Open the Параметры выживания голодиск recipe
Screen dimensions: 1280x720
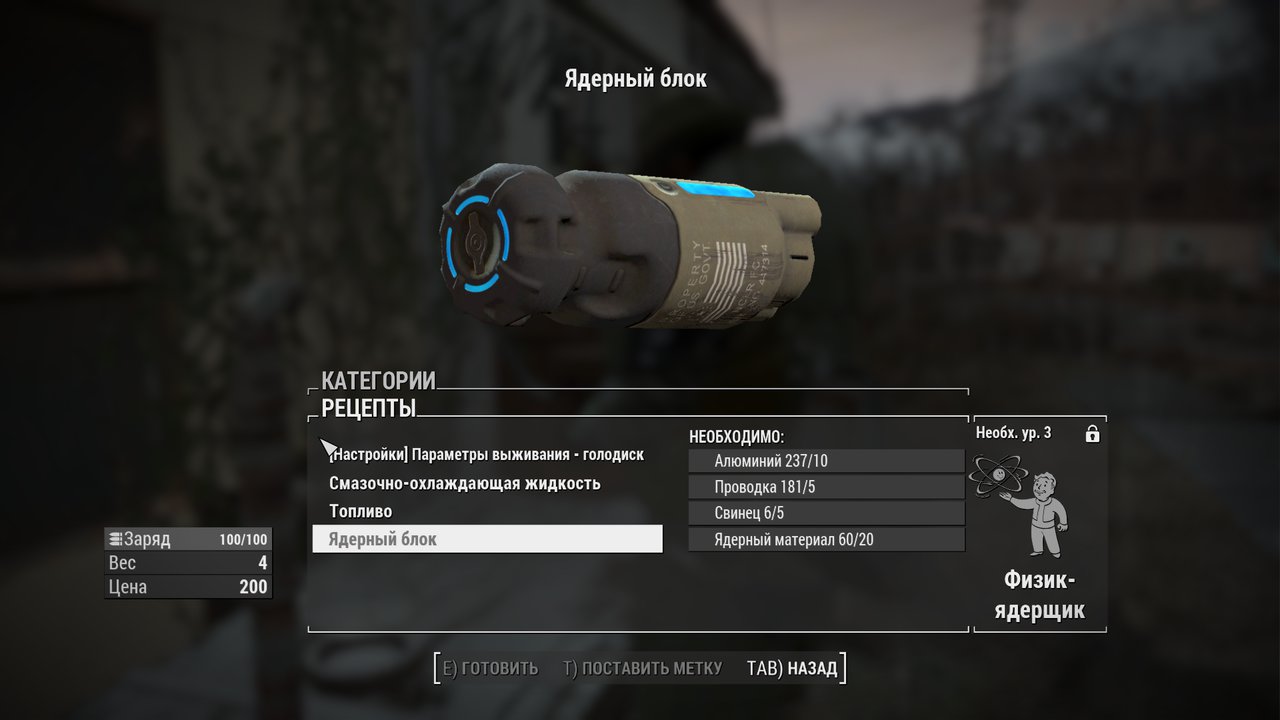click(x=487, y=454)
